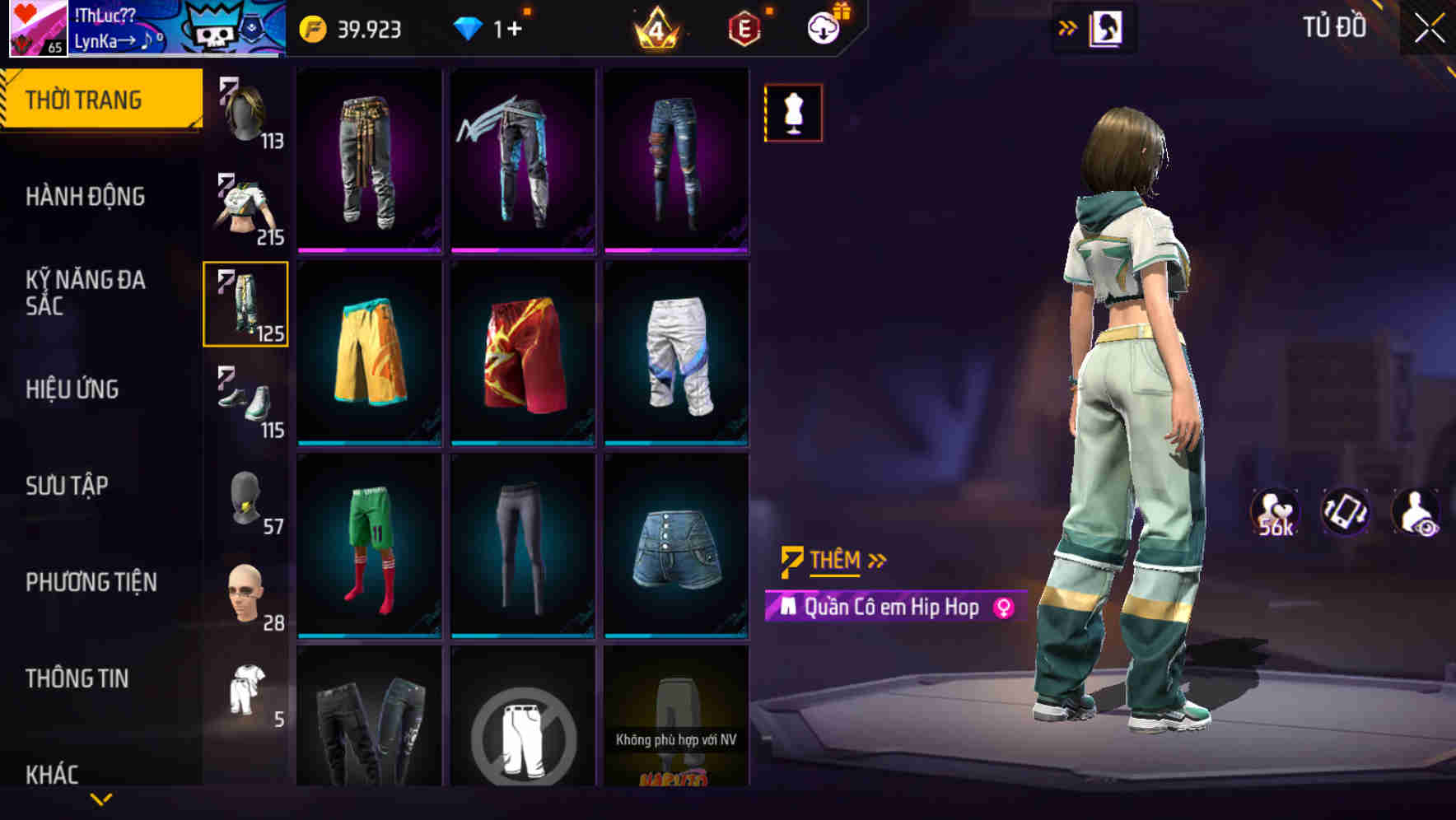Screen dimensions: 1456x820
Task: Collapse the sidebar with the bottom chevron
Action: coord(100,797)
